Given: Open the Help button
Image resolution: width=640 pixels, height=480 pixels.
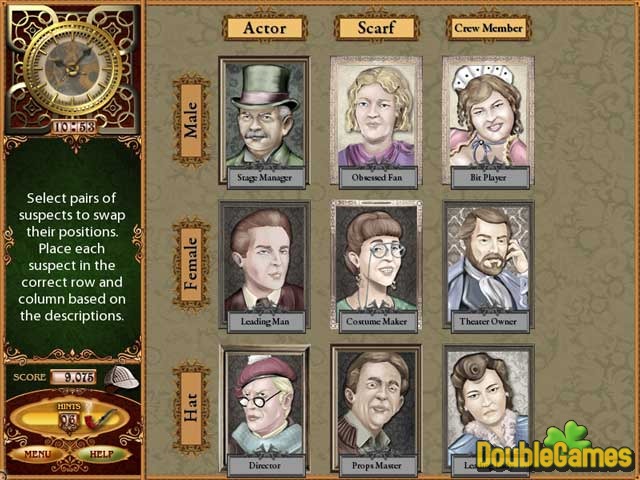Looking at the screenshot, I should click(x=104, y=453).
